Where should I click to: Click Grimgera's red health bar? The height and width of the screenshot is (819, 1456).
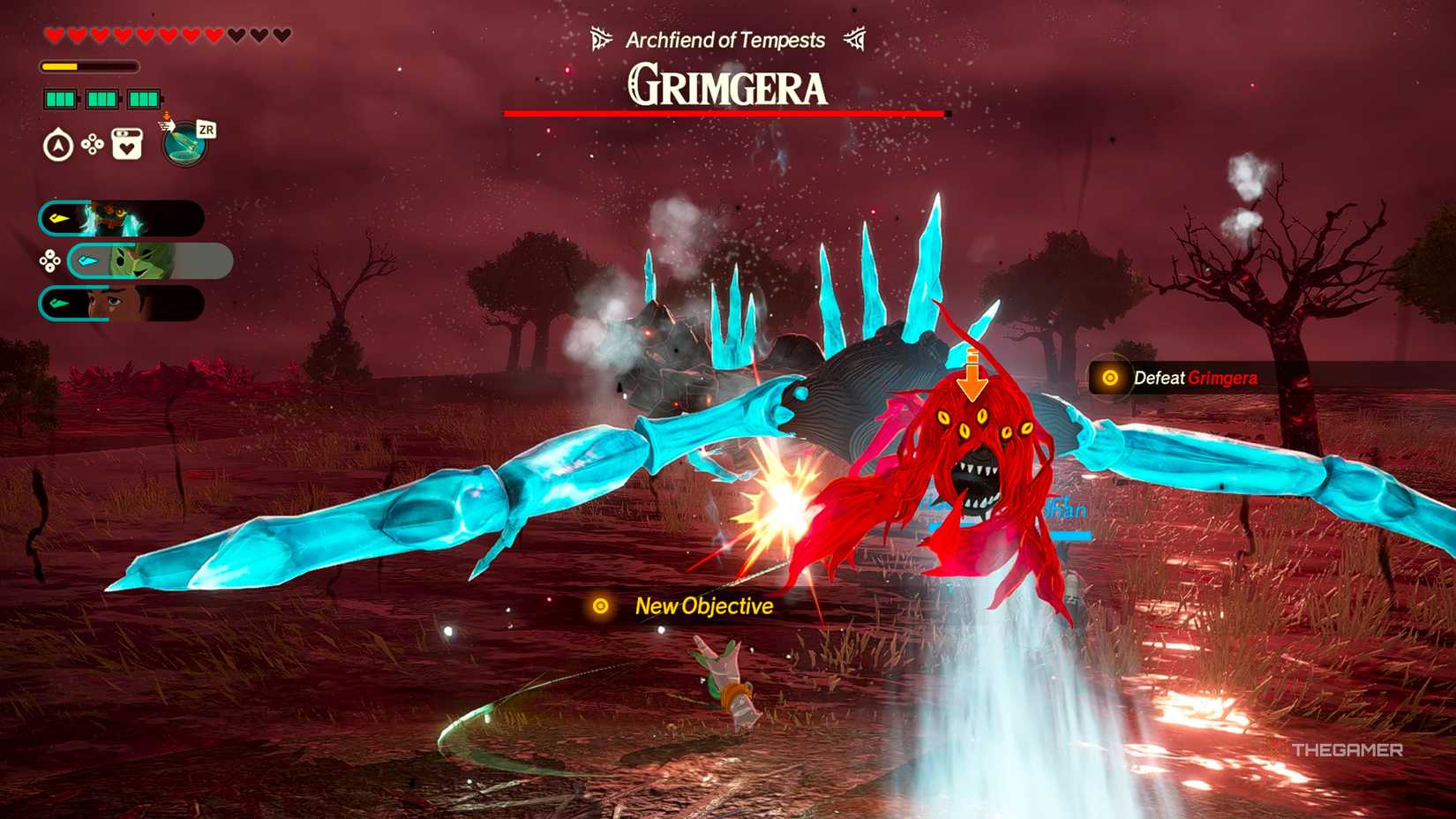[x=725, y=113]
